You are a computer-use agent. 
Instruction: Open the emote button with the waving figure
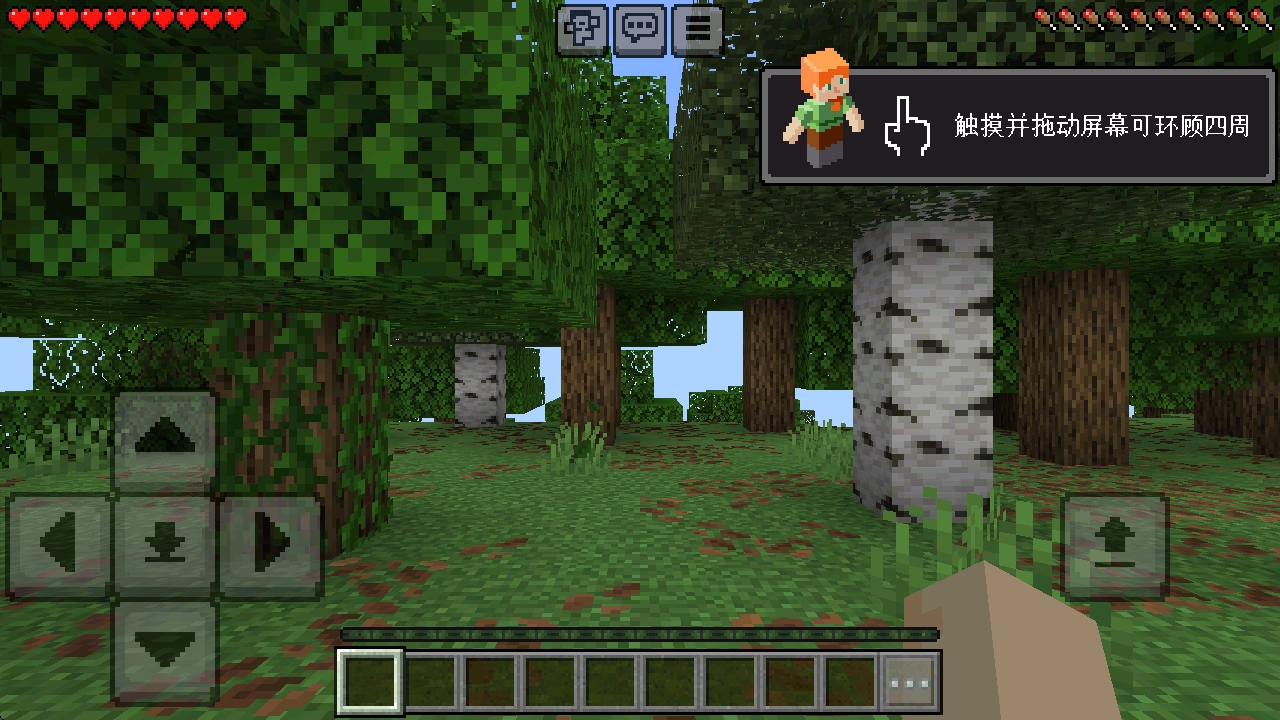tap(582, 30)
